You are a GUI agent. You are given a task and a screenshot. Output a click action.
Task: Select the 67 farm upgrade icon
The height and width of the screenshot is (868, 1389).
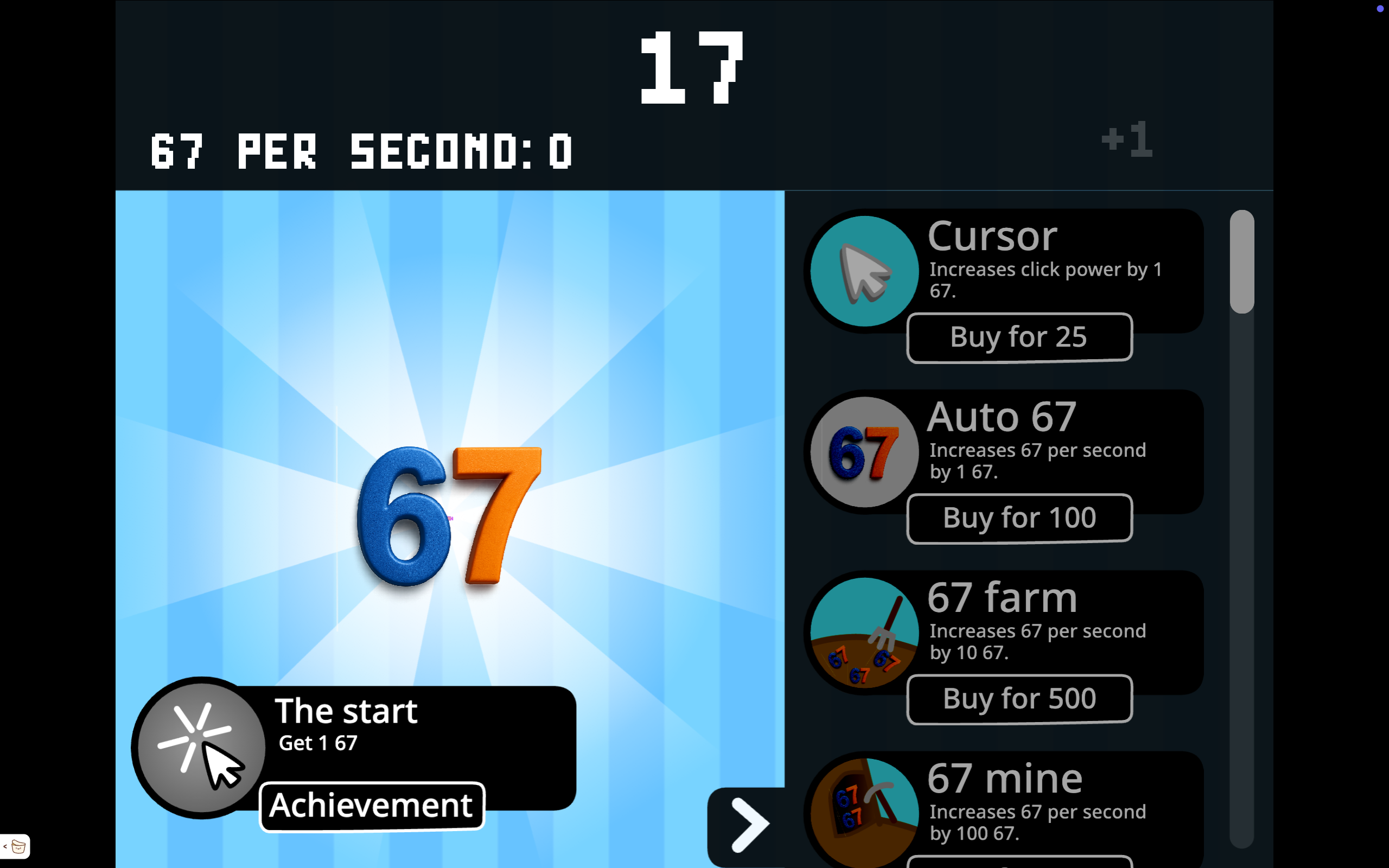(x=864, y=633)
